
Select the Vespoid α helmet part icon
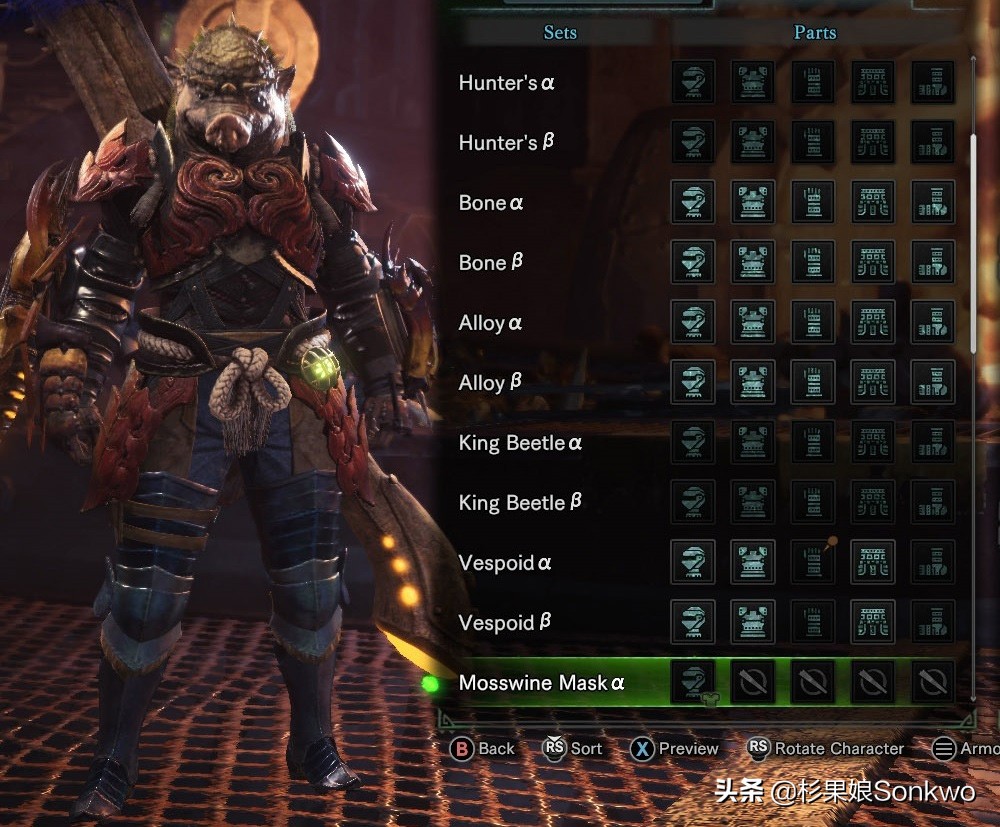(x=693, y=562)
